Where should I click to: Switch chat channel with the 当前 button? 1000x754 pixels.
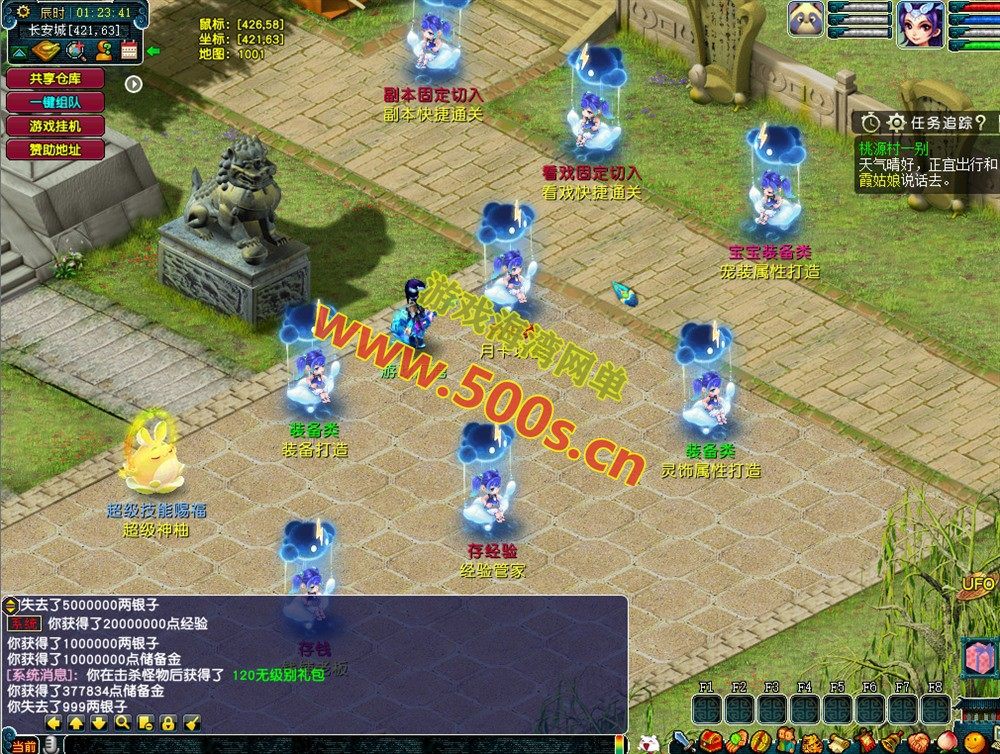[25, 746]
